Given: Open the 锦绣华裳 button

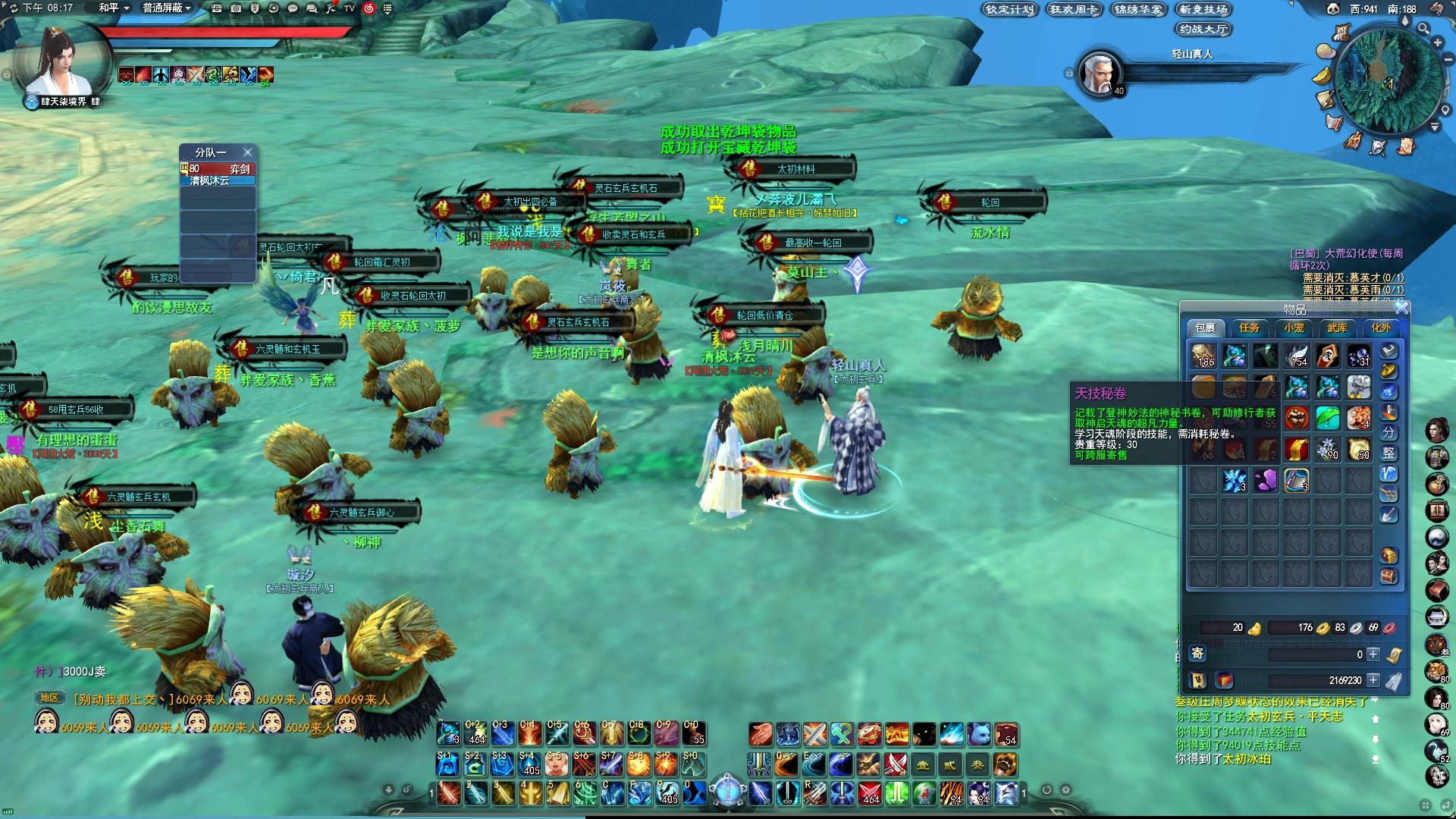Looking at the screenshot, I should [1138, 9].
